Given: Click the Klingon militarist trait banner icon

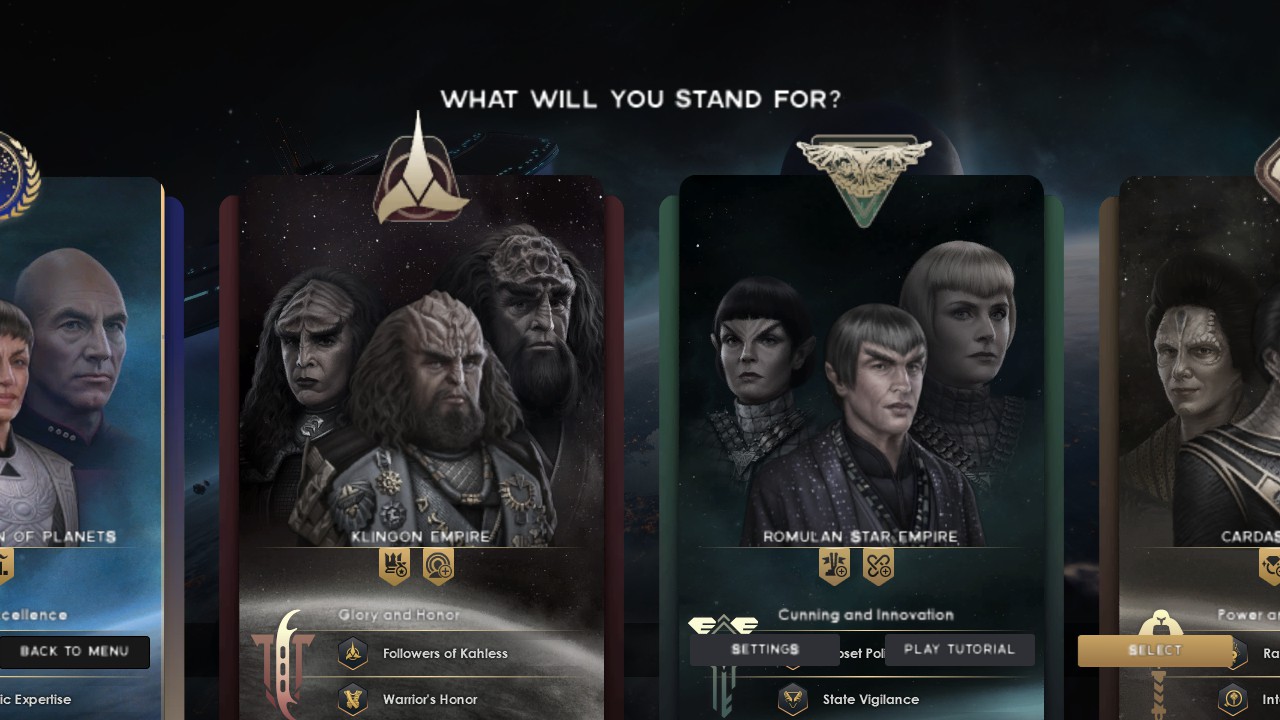Looking at the screenshot, I should pos(395,566).
